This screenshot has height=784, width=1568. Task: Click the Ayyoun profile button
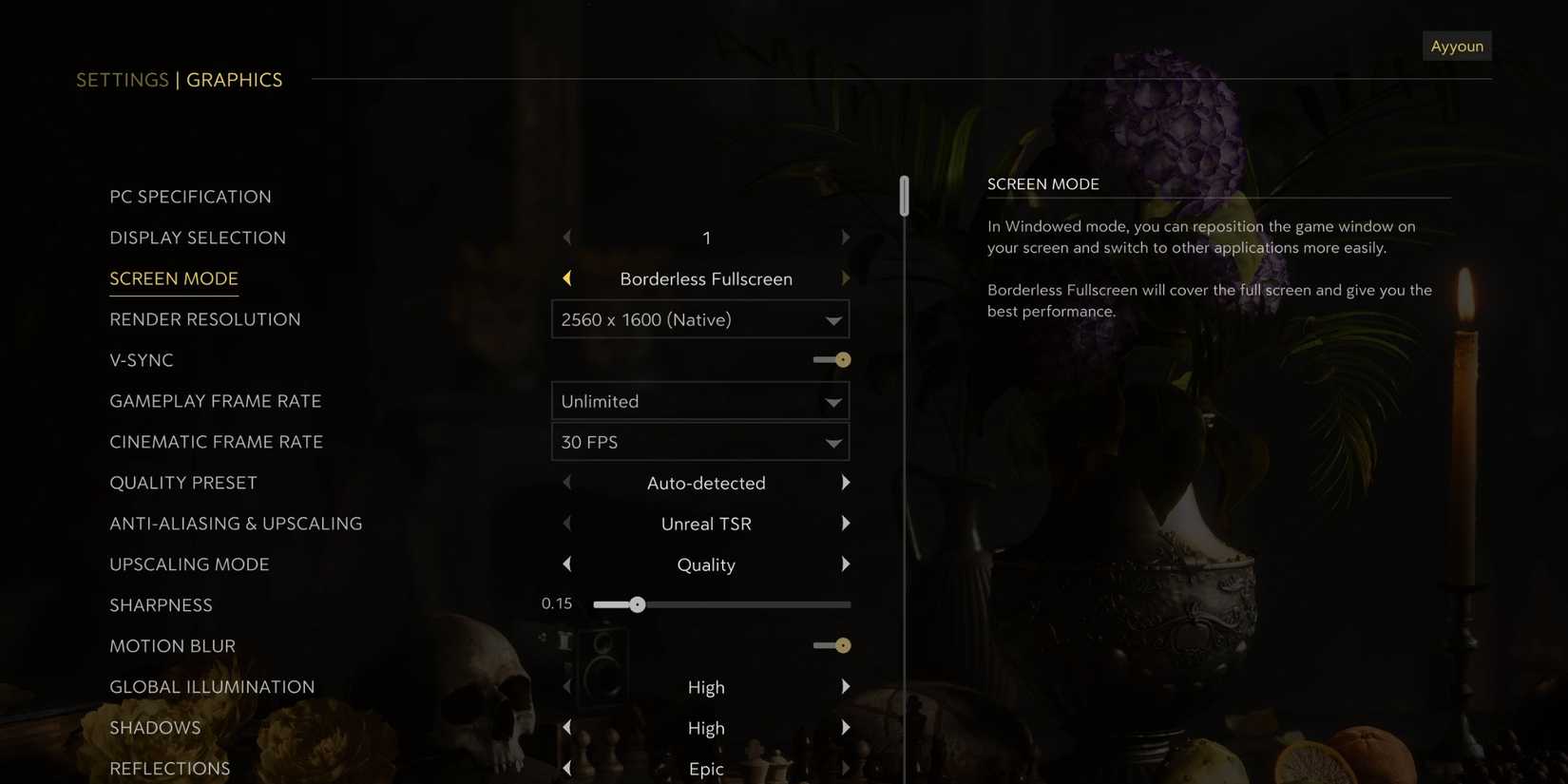tap(1457, 45)
